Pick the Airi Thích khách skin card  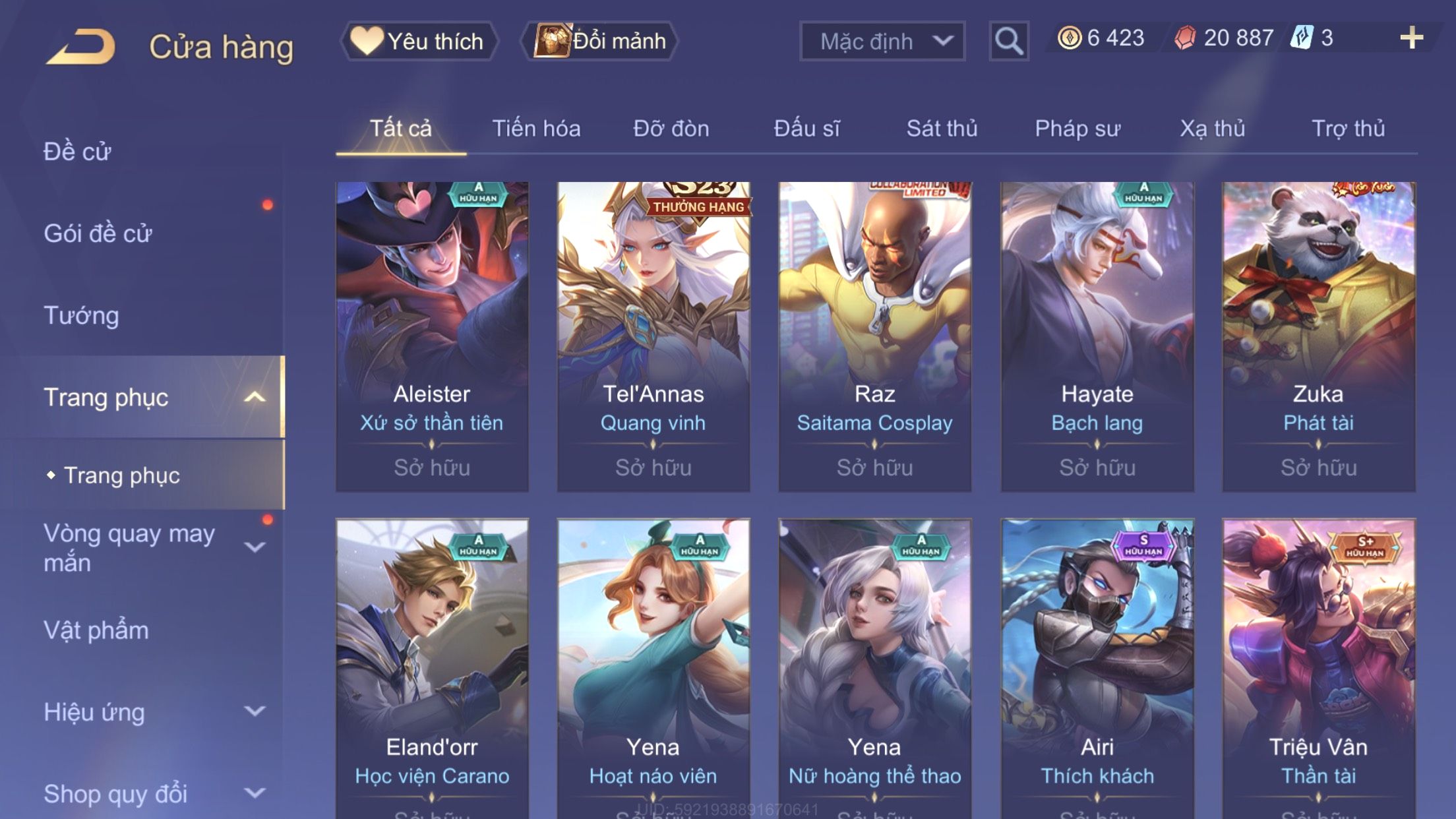click(1097, 666)
